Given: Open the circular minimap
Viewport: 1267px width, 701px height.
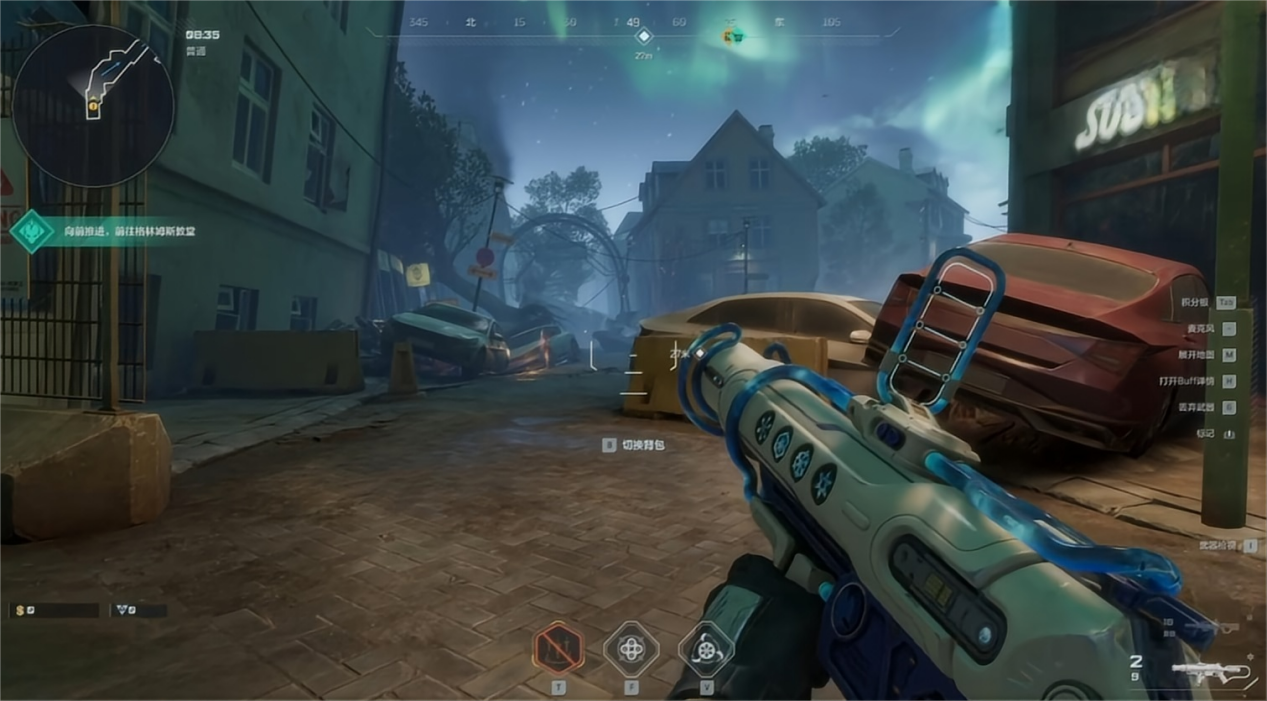Looking at the screenshot, I should pyautogui.click(x=93, y=105).
